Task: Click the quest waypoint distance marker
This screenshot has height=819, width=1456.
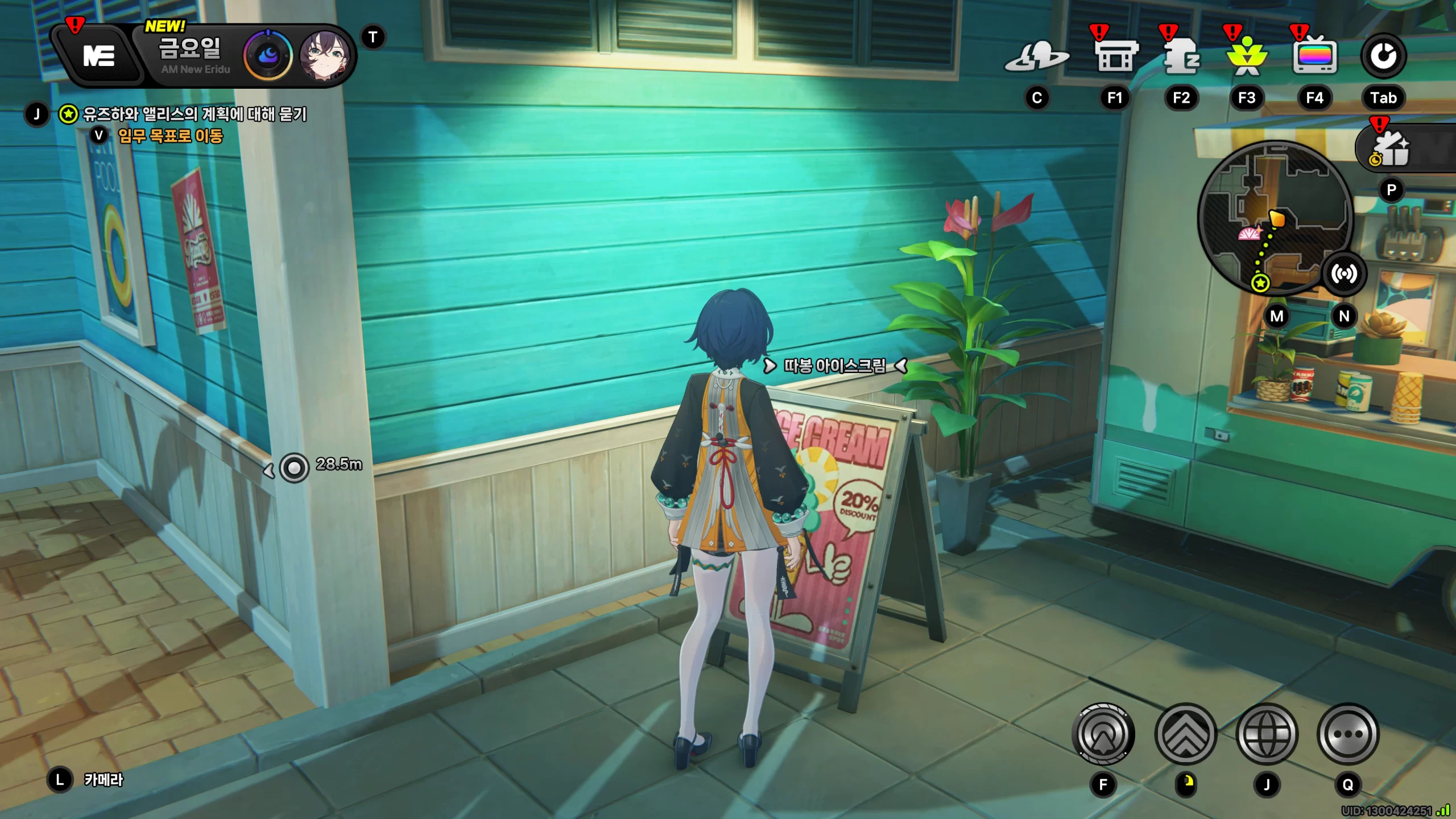Action: click(x=295, y=468)
